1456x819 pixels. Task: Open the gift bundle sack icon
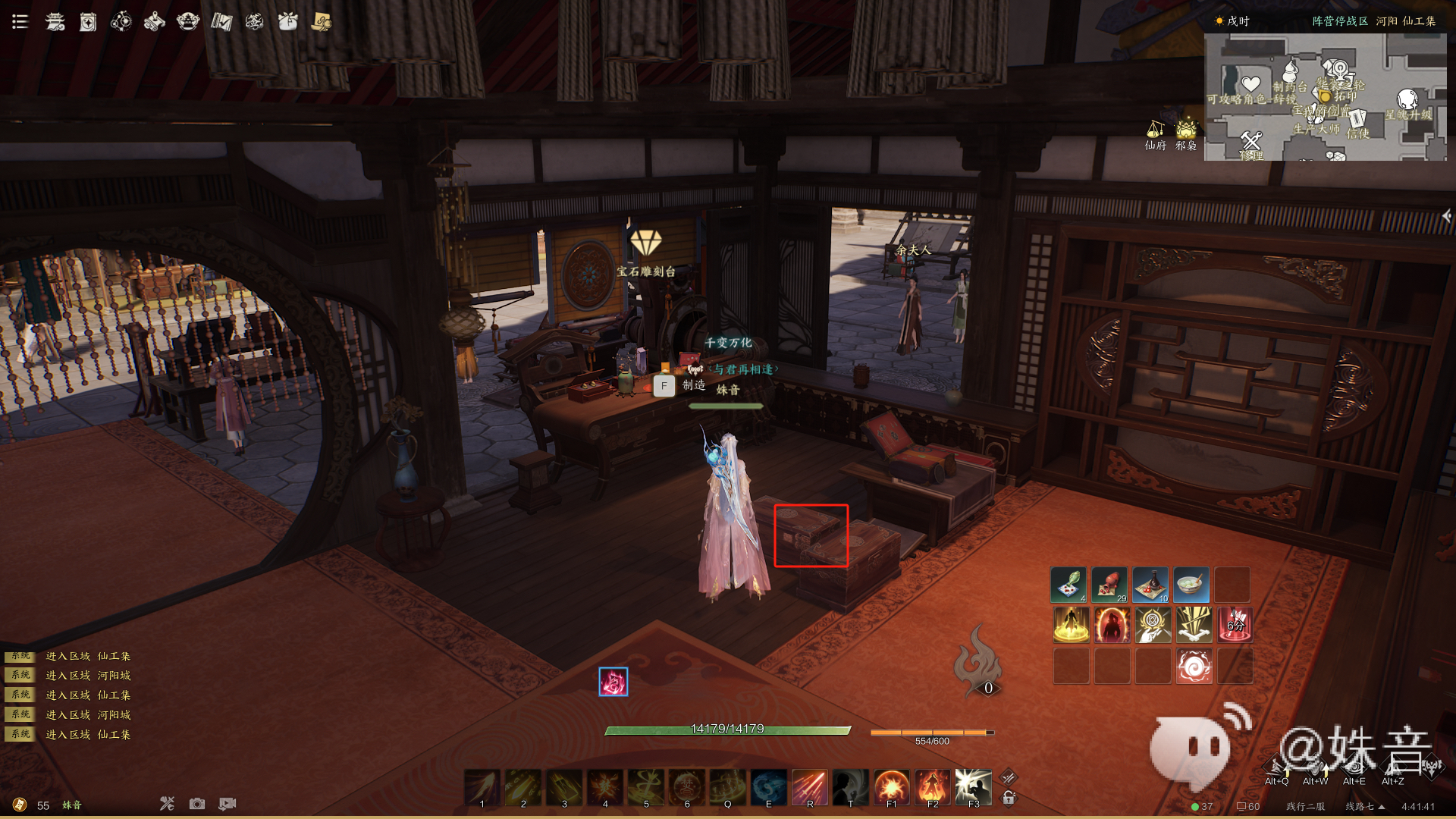[288, 21]
